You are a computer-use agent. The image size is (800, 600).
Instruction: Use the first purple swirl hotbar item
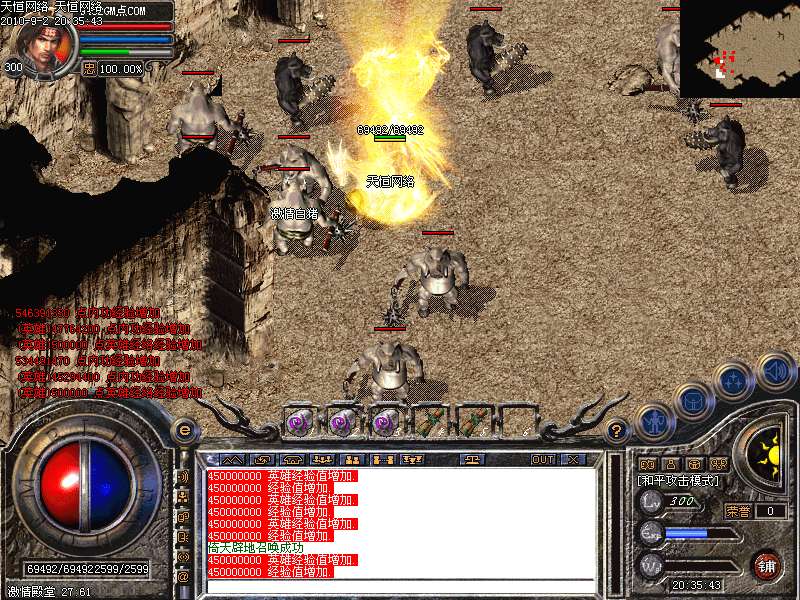300,422
